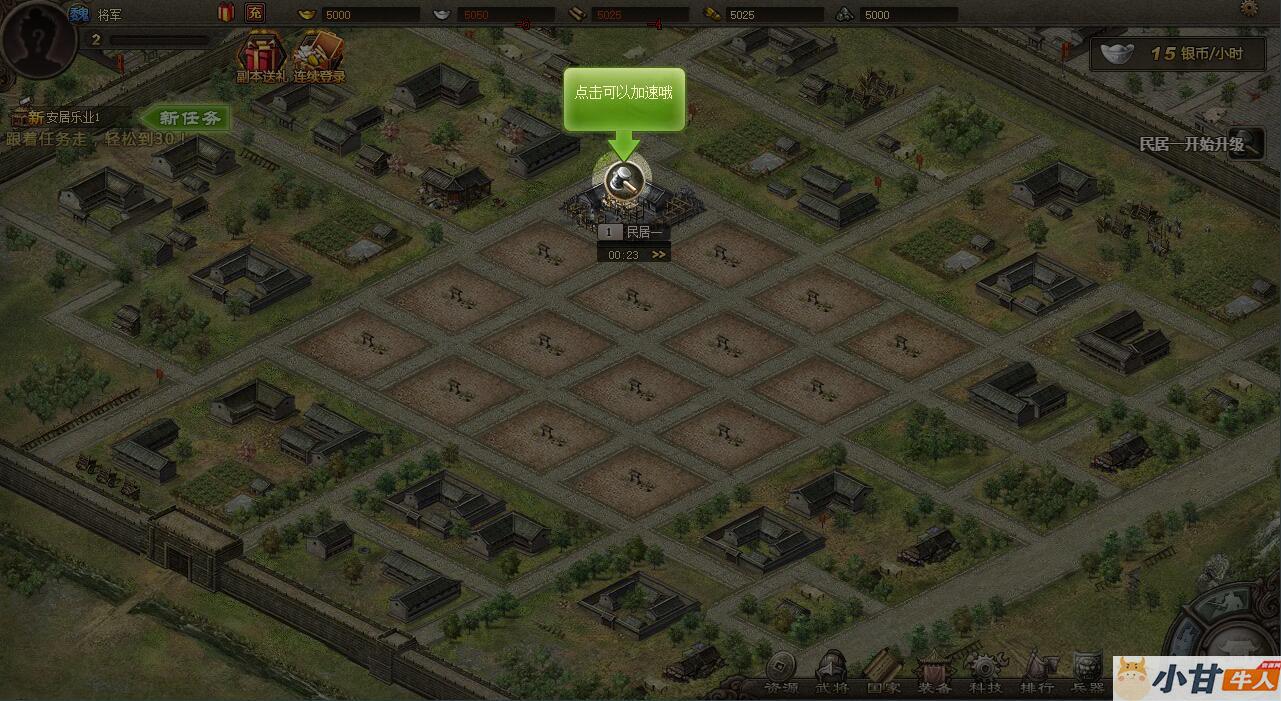Open the 排行 rankings menu
This screenshot has height=701, width=1281.
point(1037,676)
